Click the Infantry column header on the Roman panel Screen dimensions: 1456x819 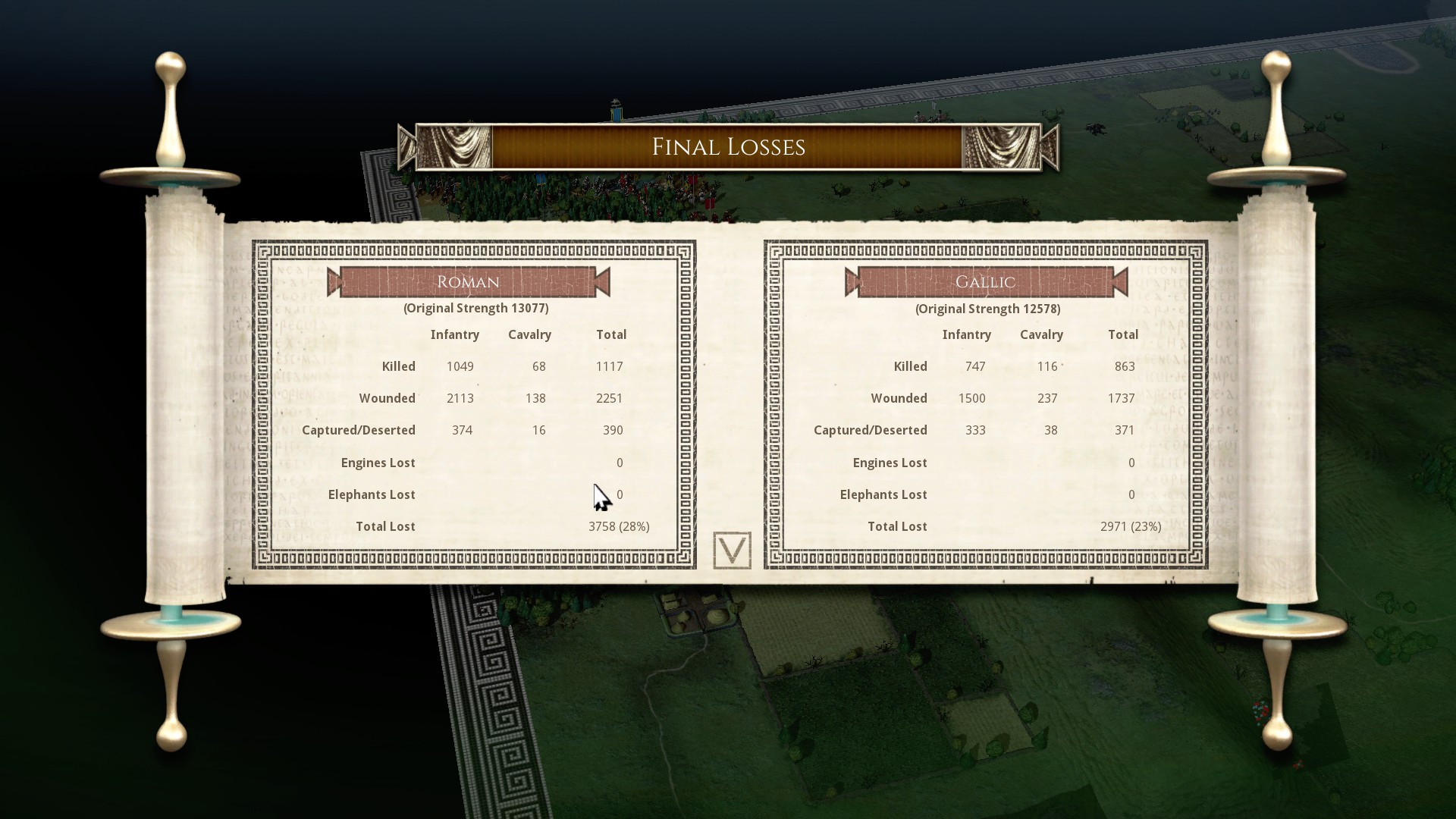(455, 334)
